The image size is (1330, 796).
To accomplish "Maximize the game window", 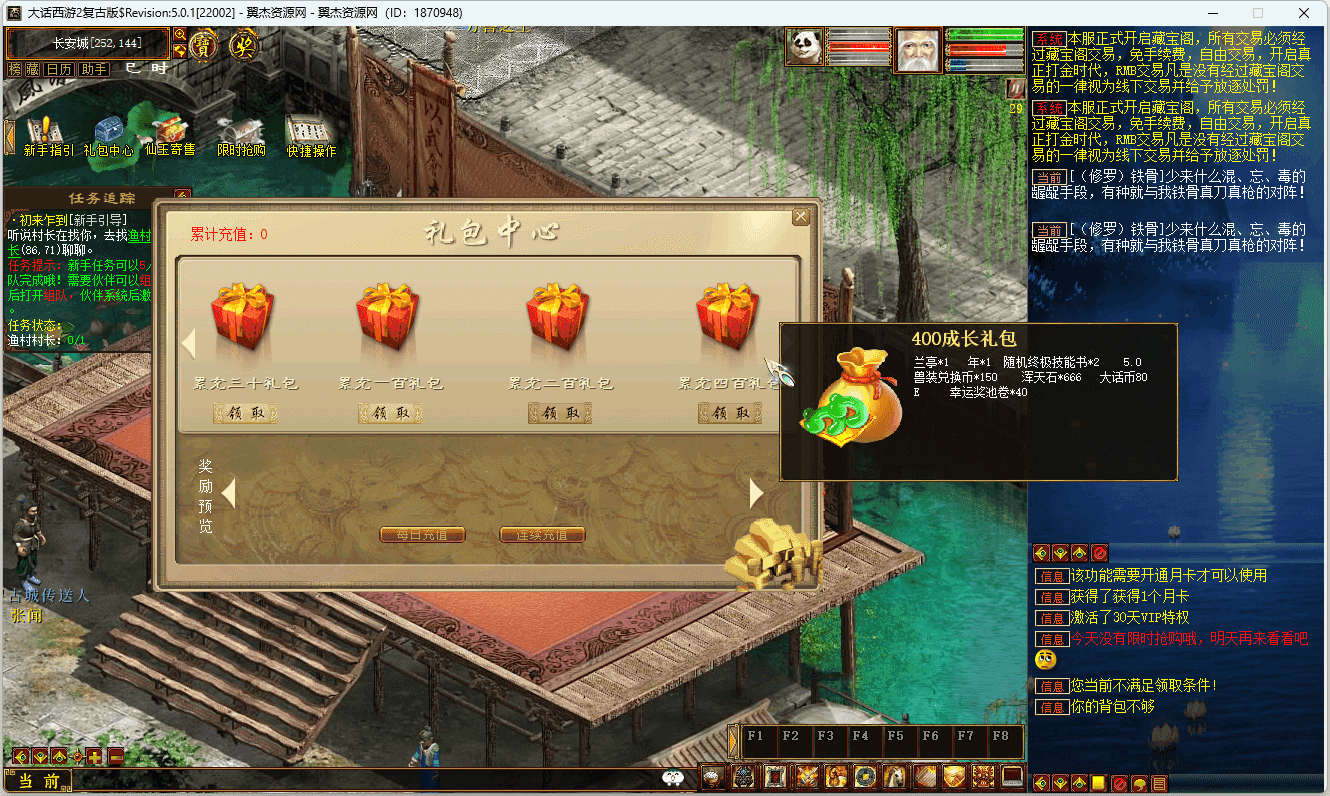I will pyautogui.click(x=1258, y=13).
